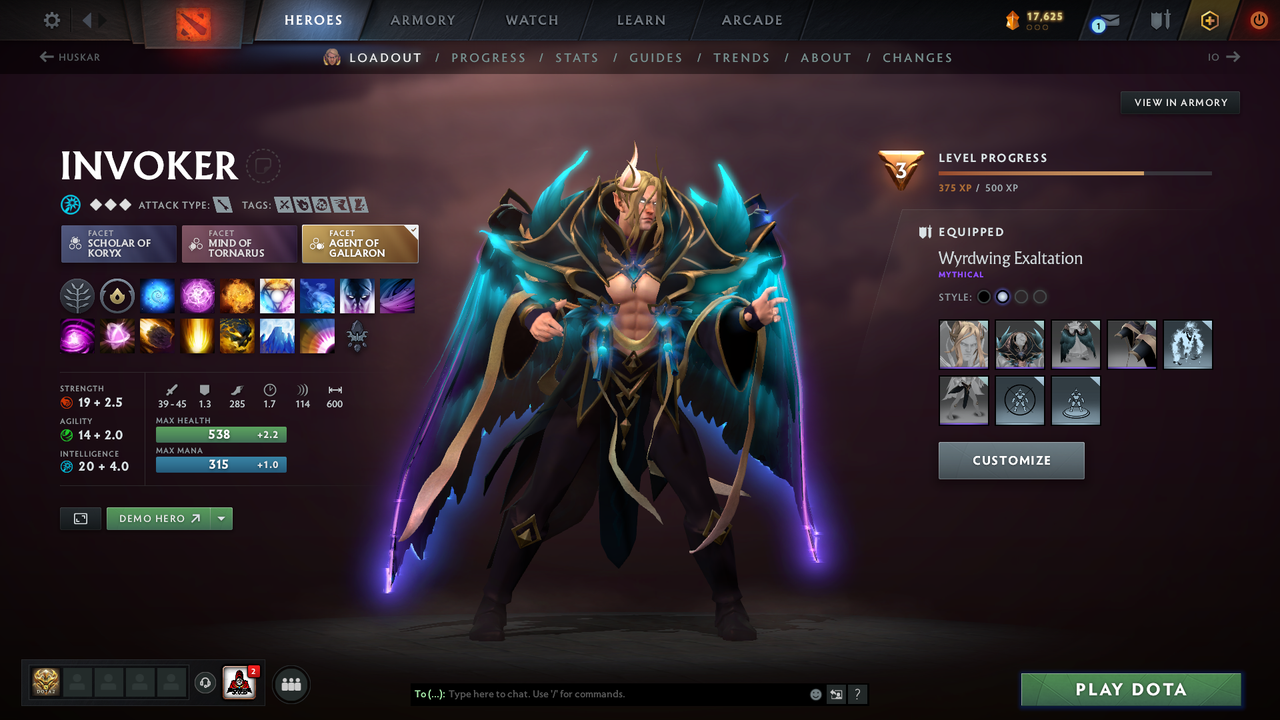The width and height of the screenshot is (1280, 720).
Task: Select the Agent of Gallaron facet
Action: tap(358, 245)
